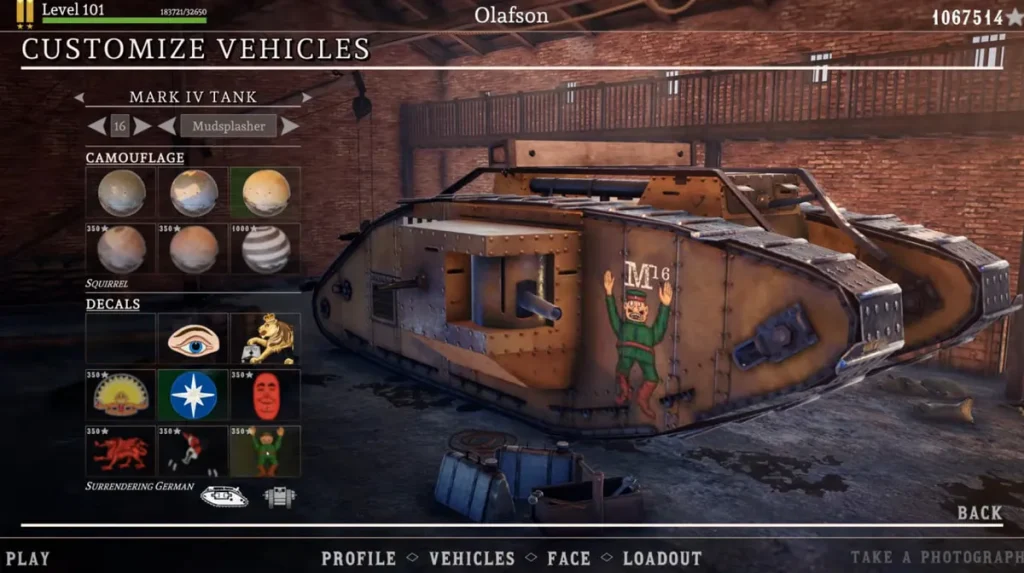Apply the eye decal

click(193, 340)
